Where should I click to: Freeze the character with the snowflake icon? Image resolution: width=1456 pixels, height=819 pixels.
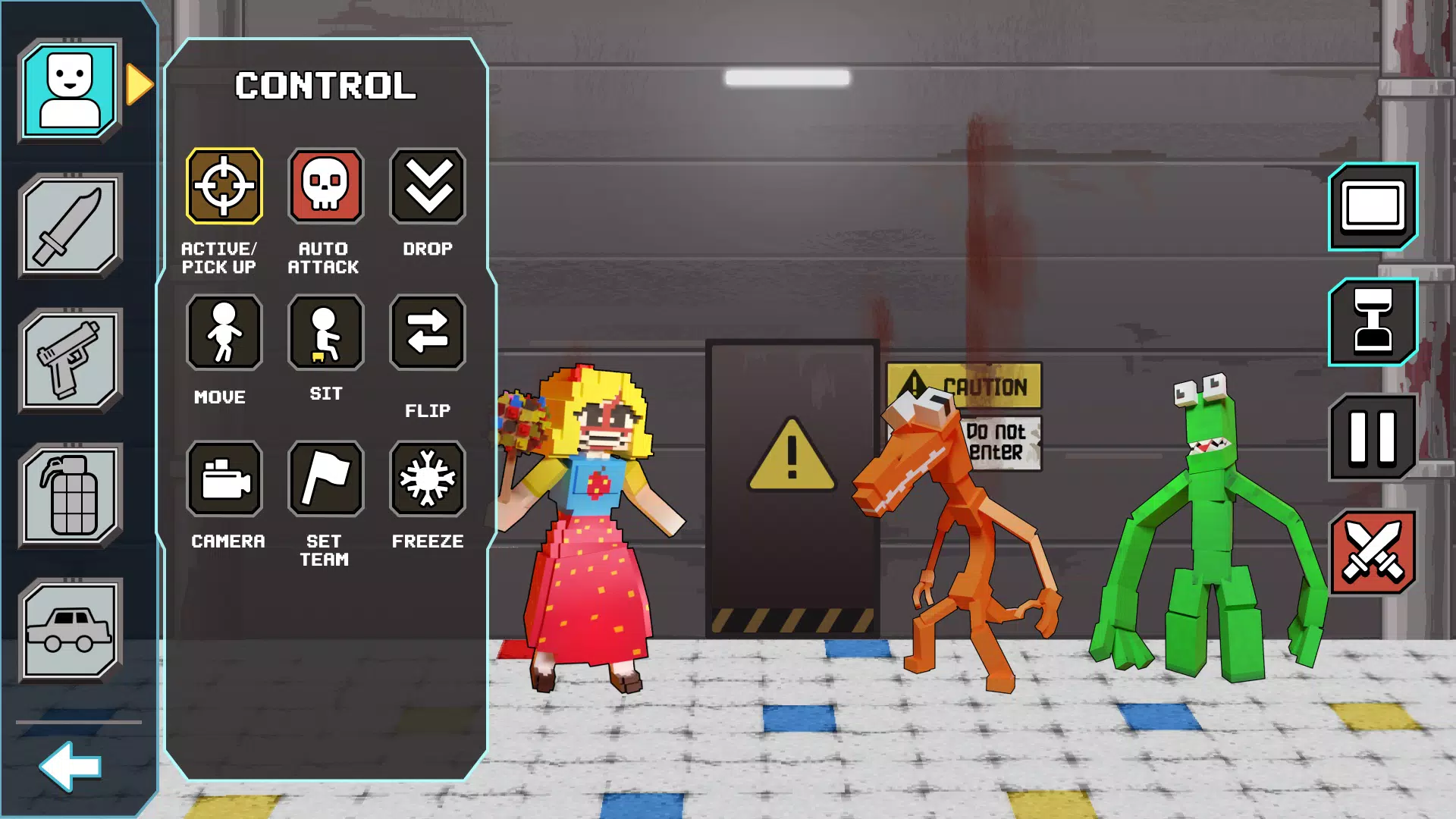(x=427, y=479)
